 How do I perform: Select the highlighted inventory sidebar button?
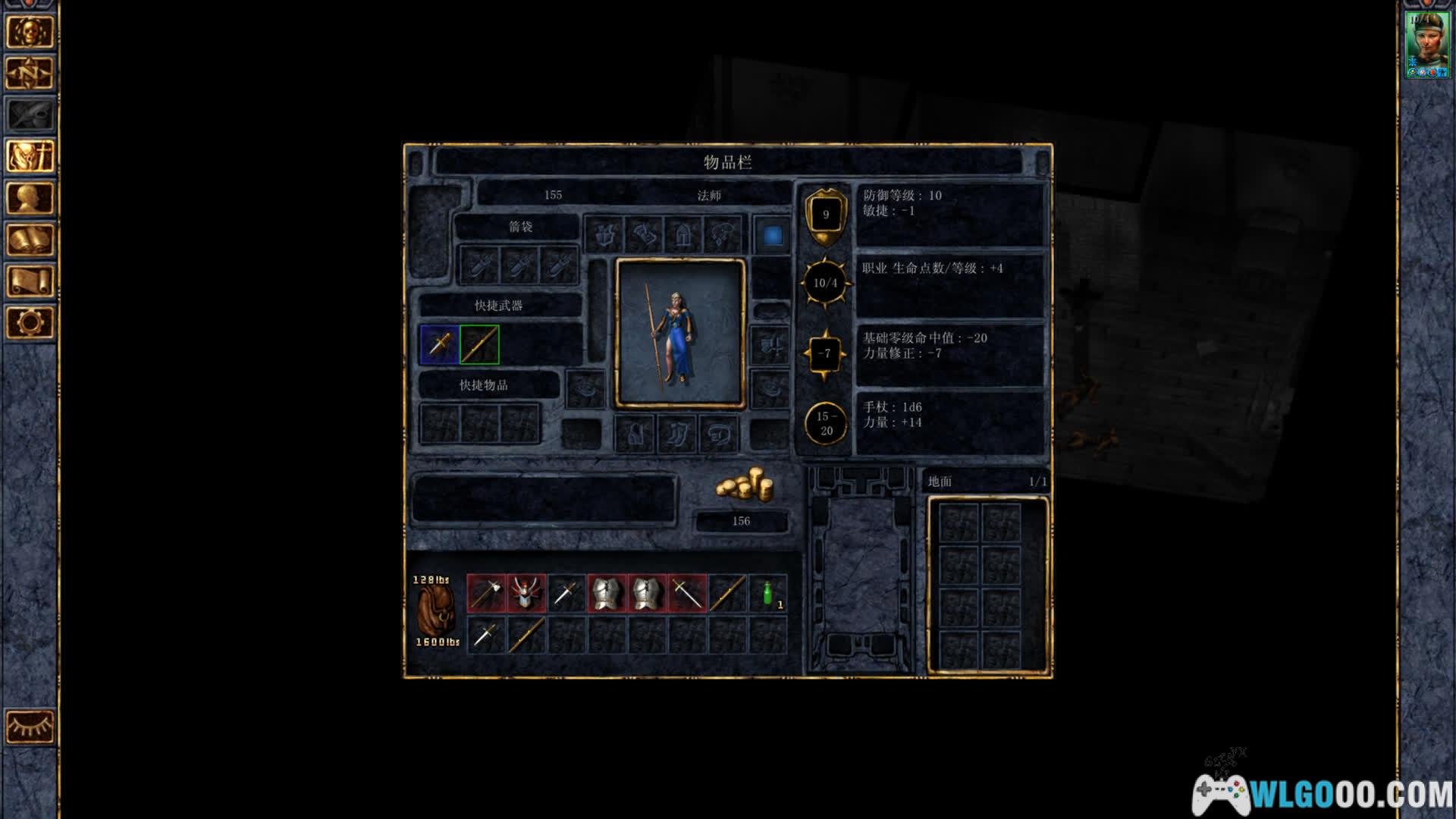[30, 156]
